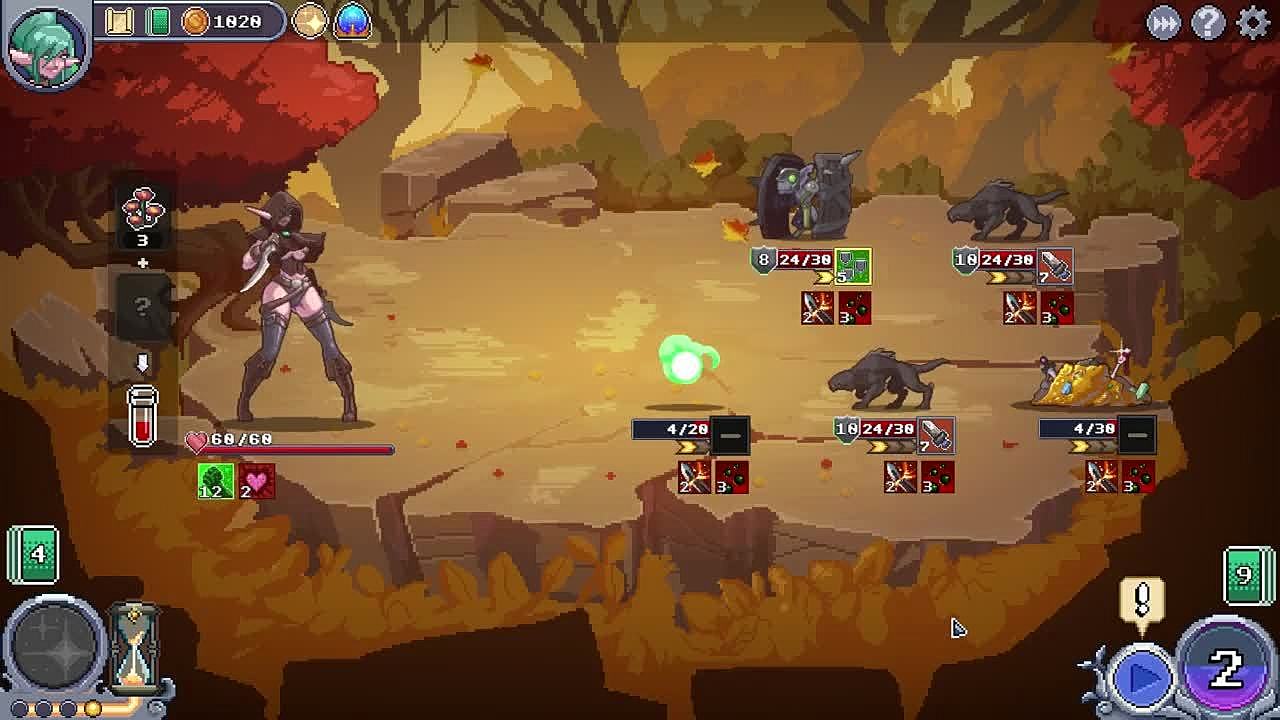The width and height of the screenshot is (1280, 720).
Task: Open the draw pile showing 4 cards
Action: 33,553
